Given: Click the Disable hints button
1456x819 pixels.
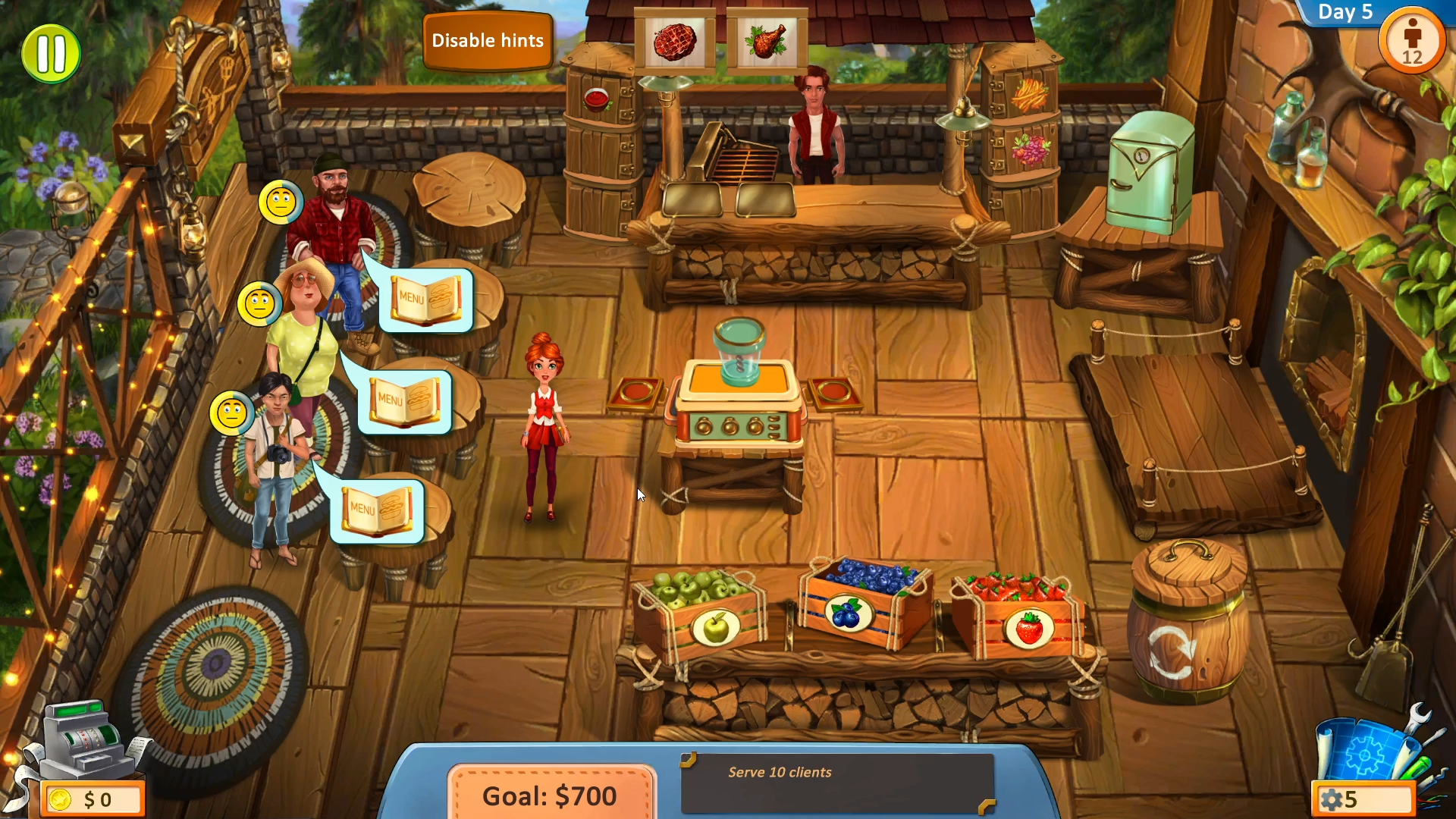Looking at the screenshot, I should (488, 40).
